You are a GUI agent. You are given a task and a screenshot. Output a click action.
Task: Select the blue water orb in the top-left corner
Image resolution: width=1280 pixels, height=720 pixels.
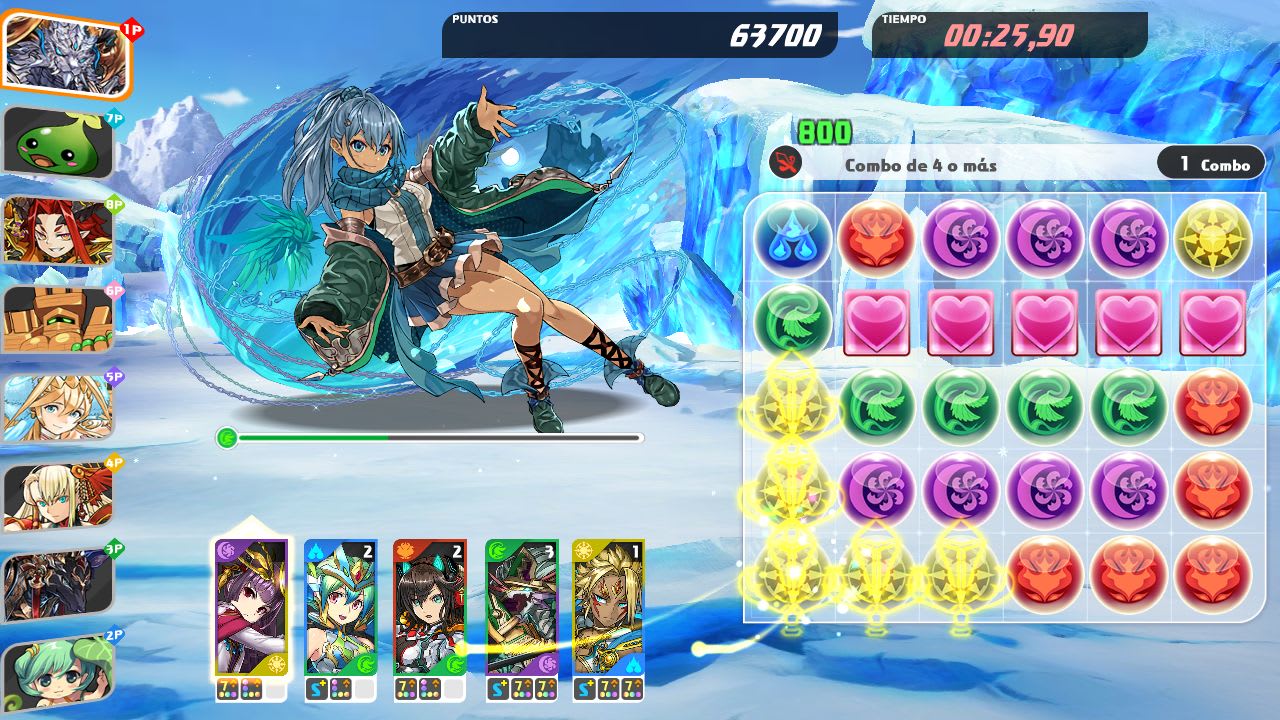[793, 237]
